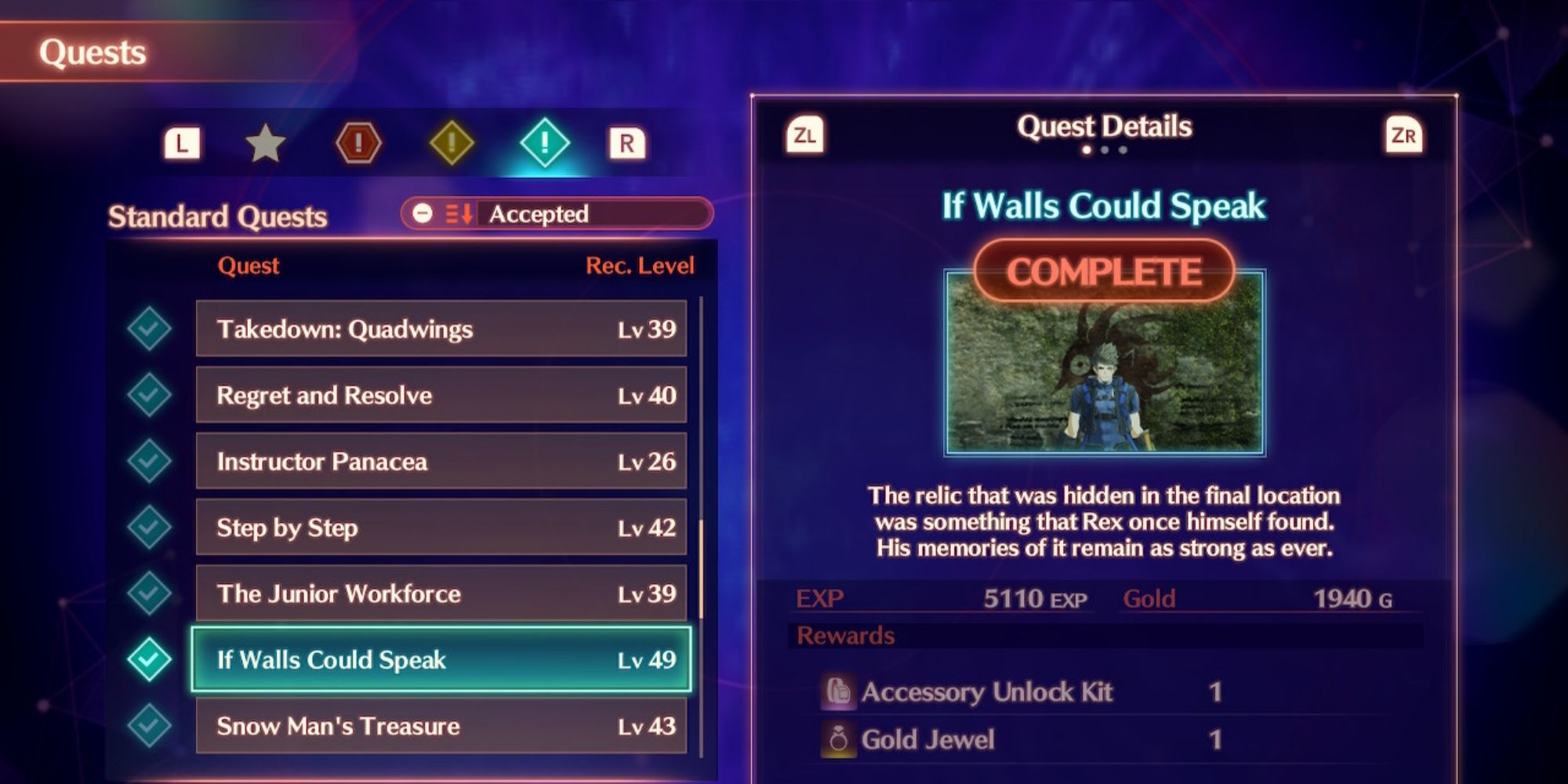This screenshot has width=1568, height=784.
Task: Click the Quests title banner
Action: 94,51
